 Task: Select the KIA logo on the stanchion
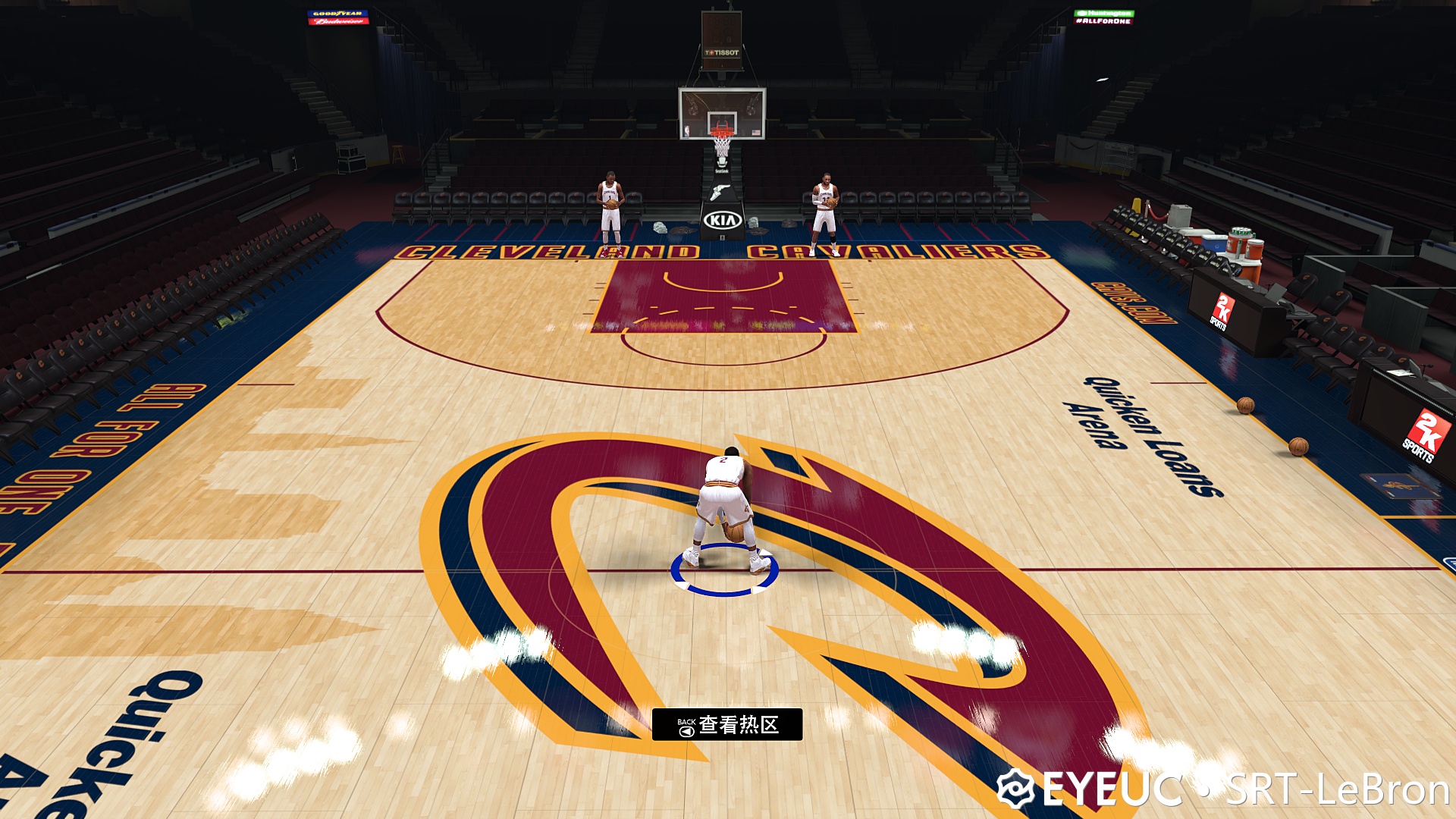pyautogui.click(x=723, y=218)
